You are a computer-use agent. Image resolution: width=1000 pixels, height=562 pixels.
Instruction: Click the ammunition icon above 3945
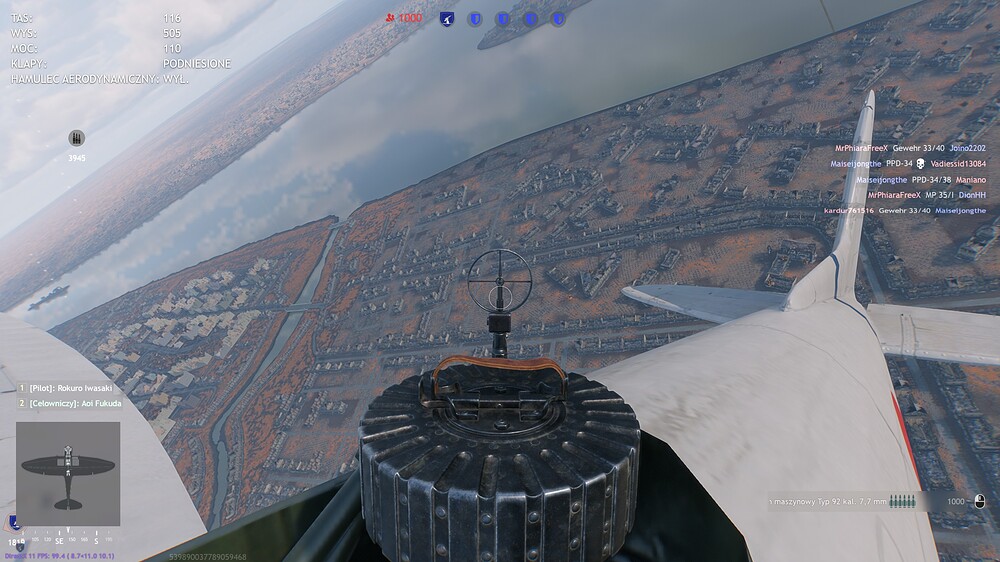[x=77, y=138]
